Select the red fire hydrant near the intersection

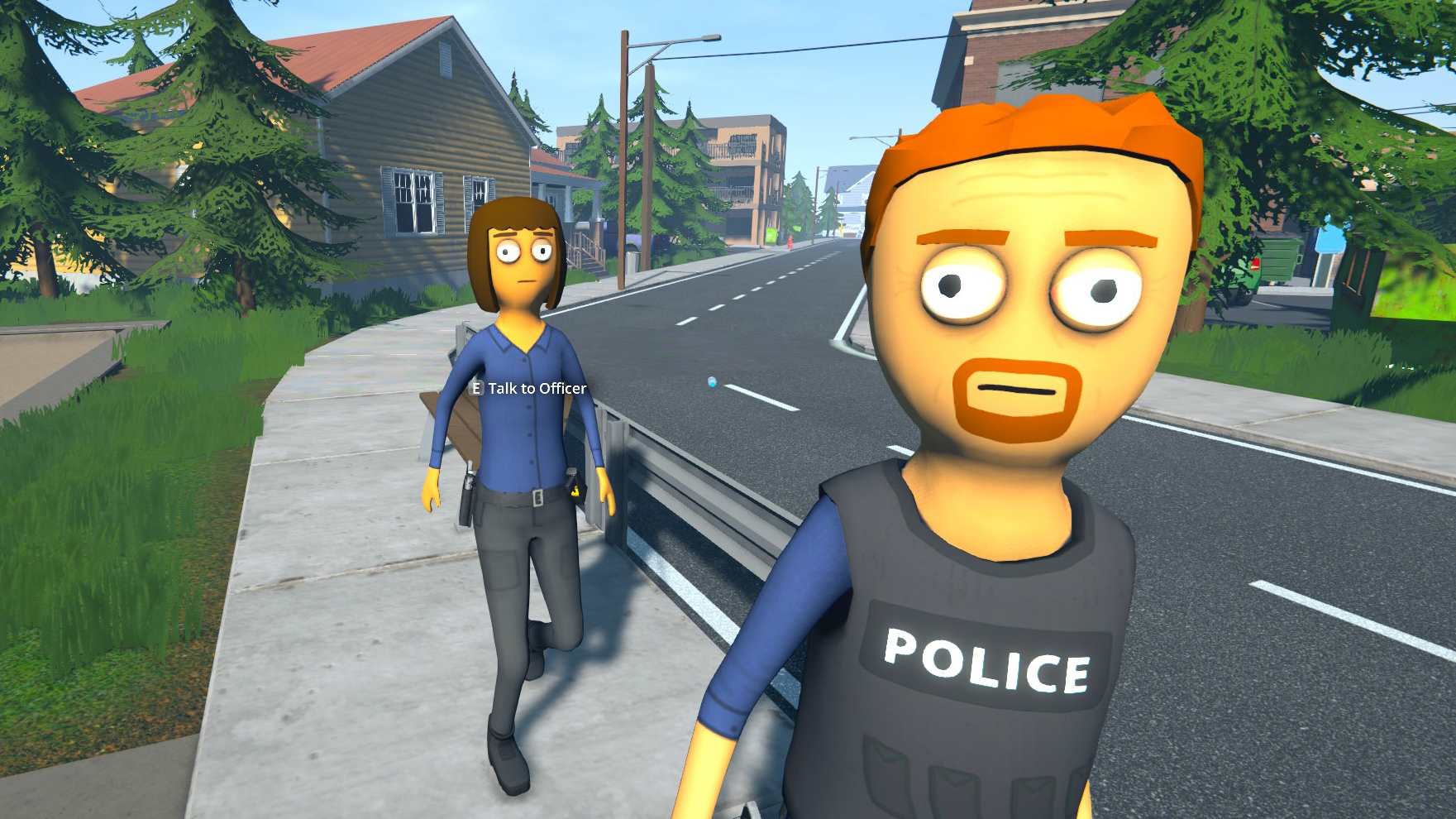pos(790,242)
